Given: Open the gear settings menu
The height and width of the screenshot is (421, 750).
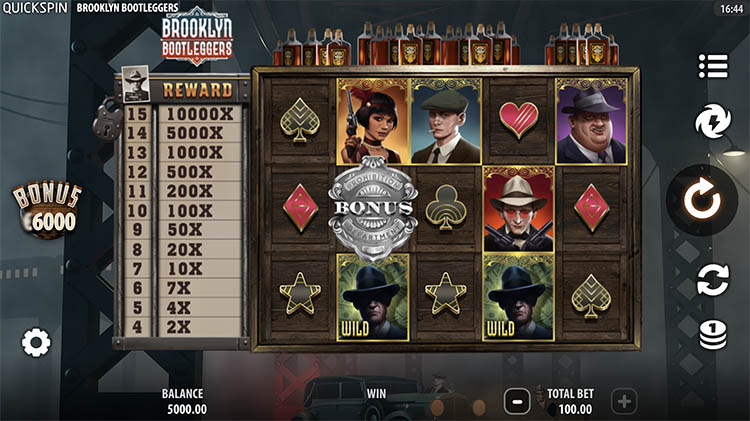Looking at the screenshot, I should coord(36,343).
